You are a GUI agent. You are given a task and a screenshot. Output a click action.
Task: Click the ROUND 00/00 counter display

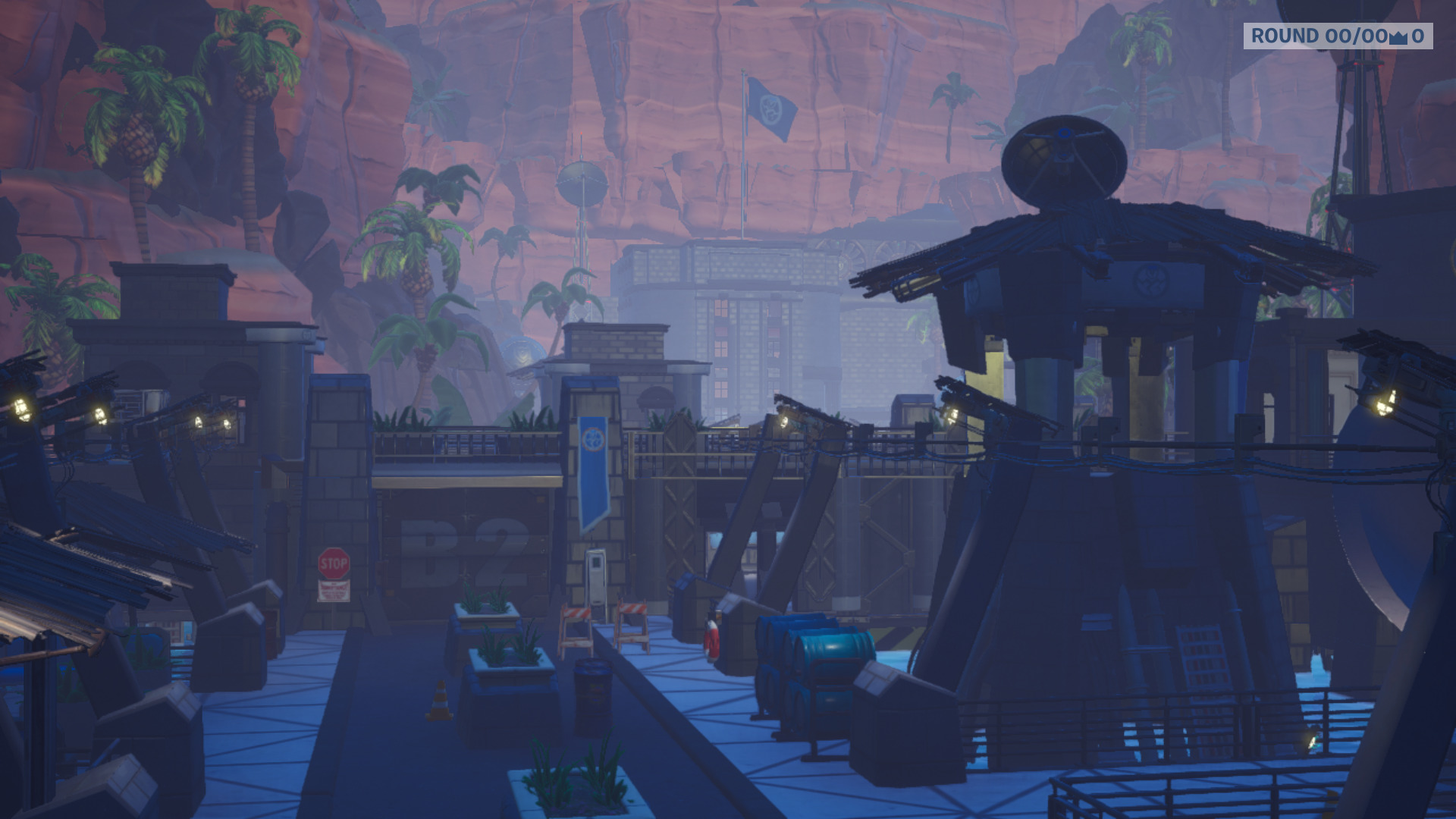click(1323, 36)
